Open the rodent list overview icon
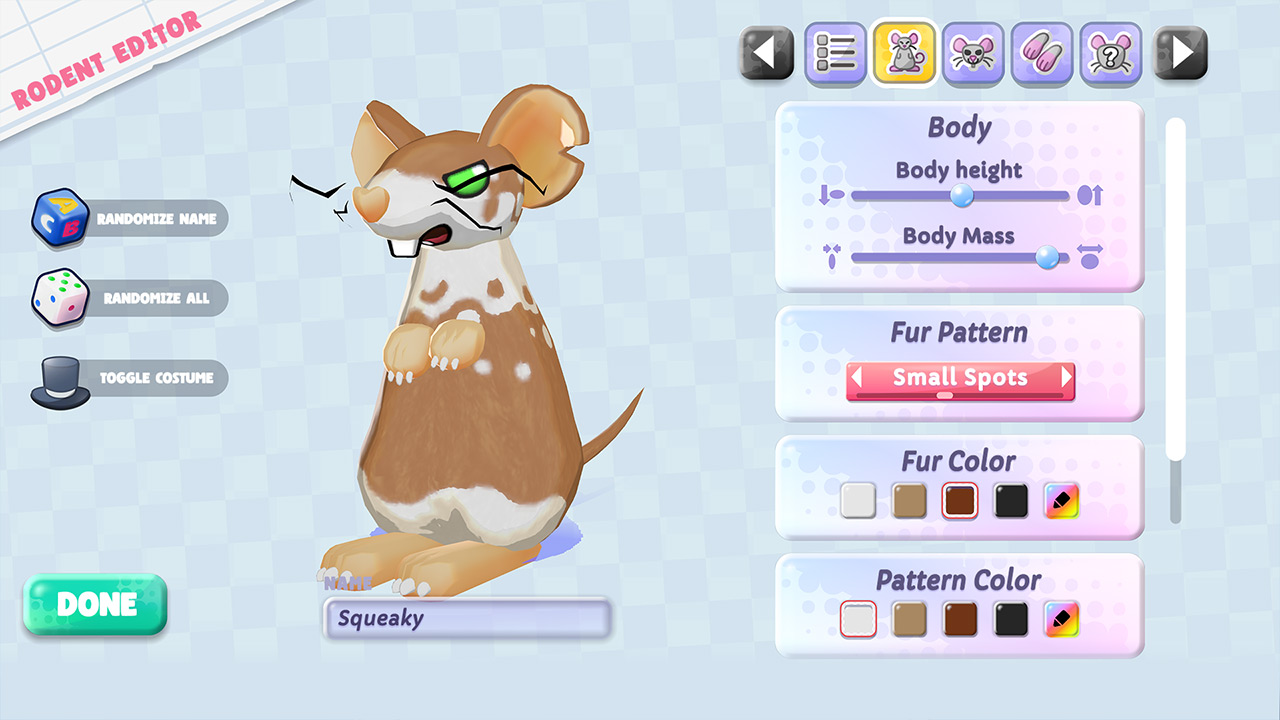1280x720 pixels. pyautogui.click(x=835, y=54)
